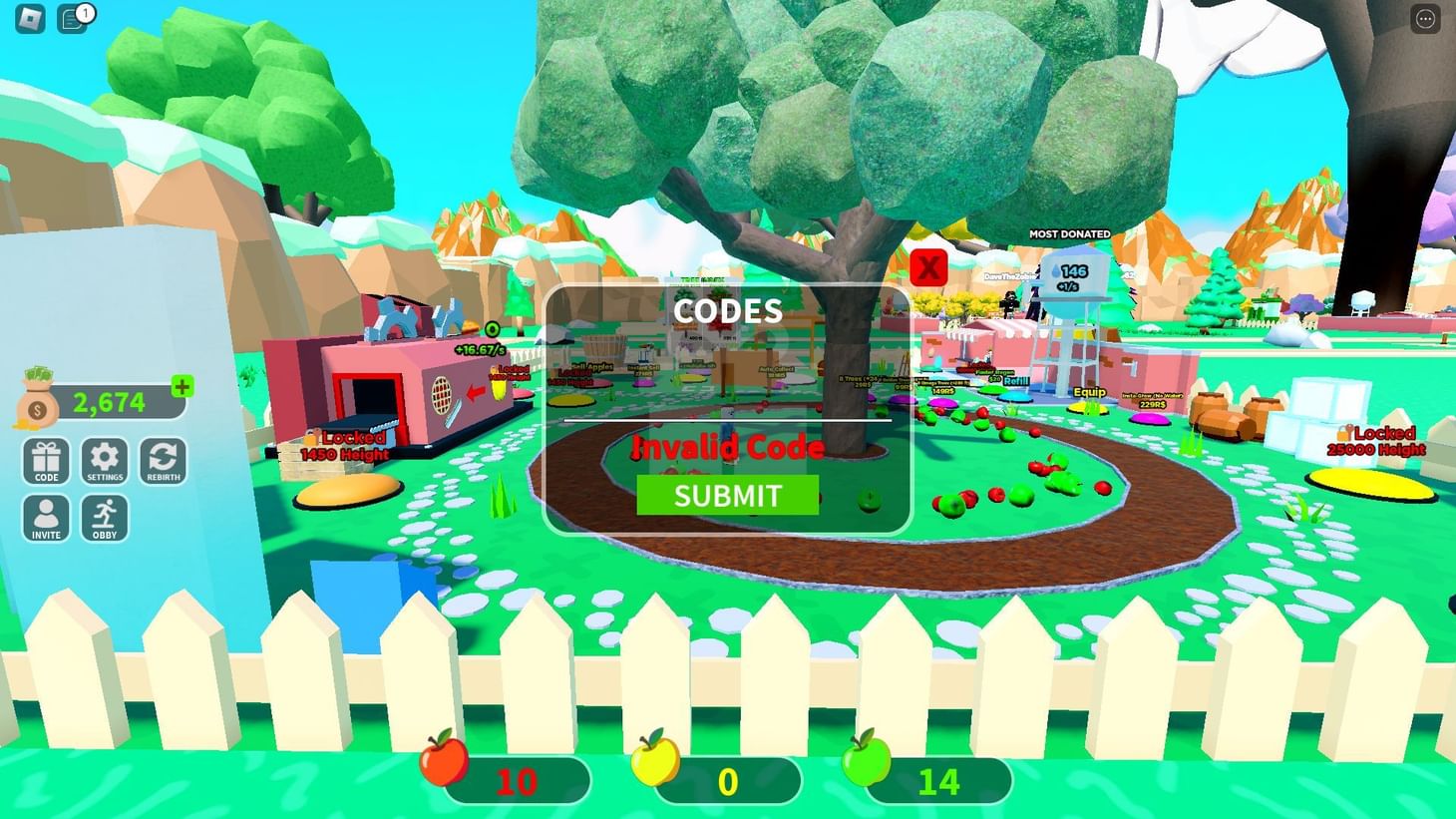This screenshot has height=819, width=1456.
Task: Click the Refill option at the water tower
Action: 1016,381
